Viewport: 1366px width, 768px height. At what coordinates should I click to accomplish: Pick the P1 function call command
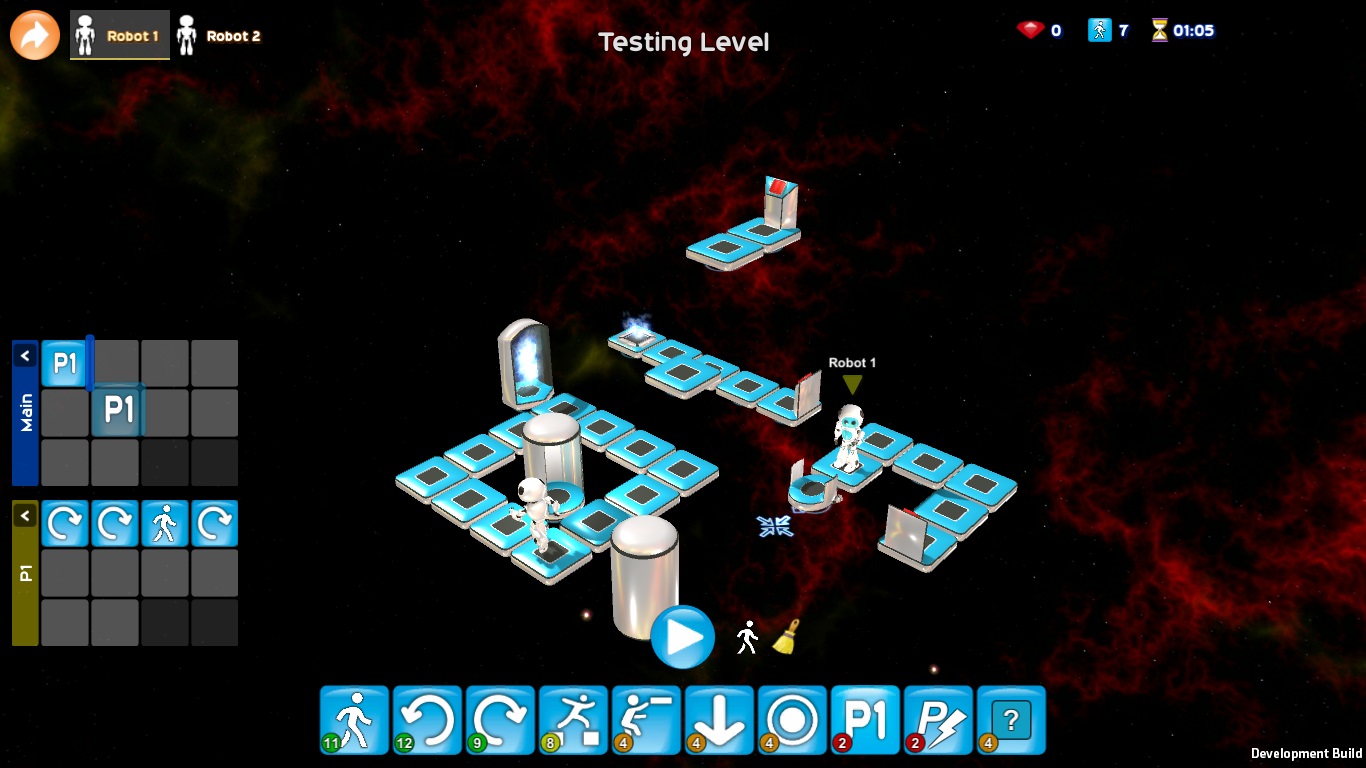coord(864,719)
